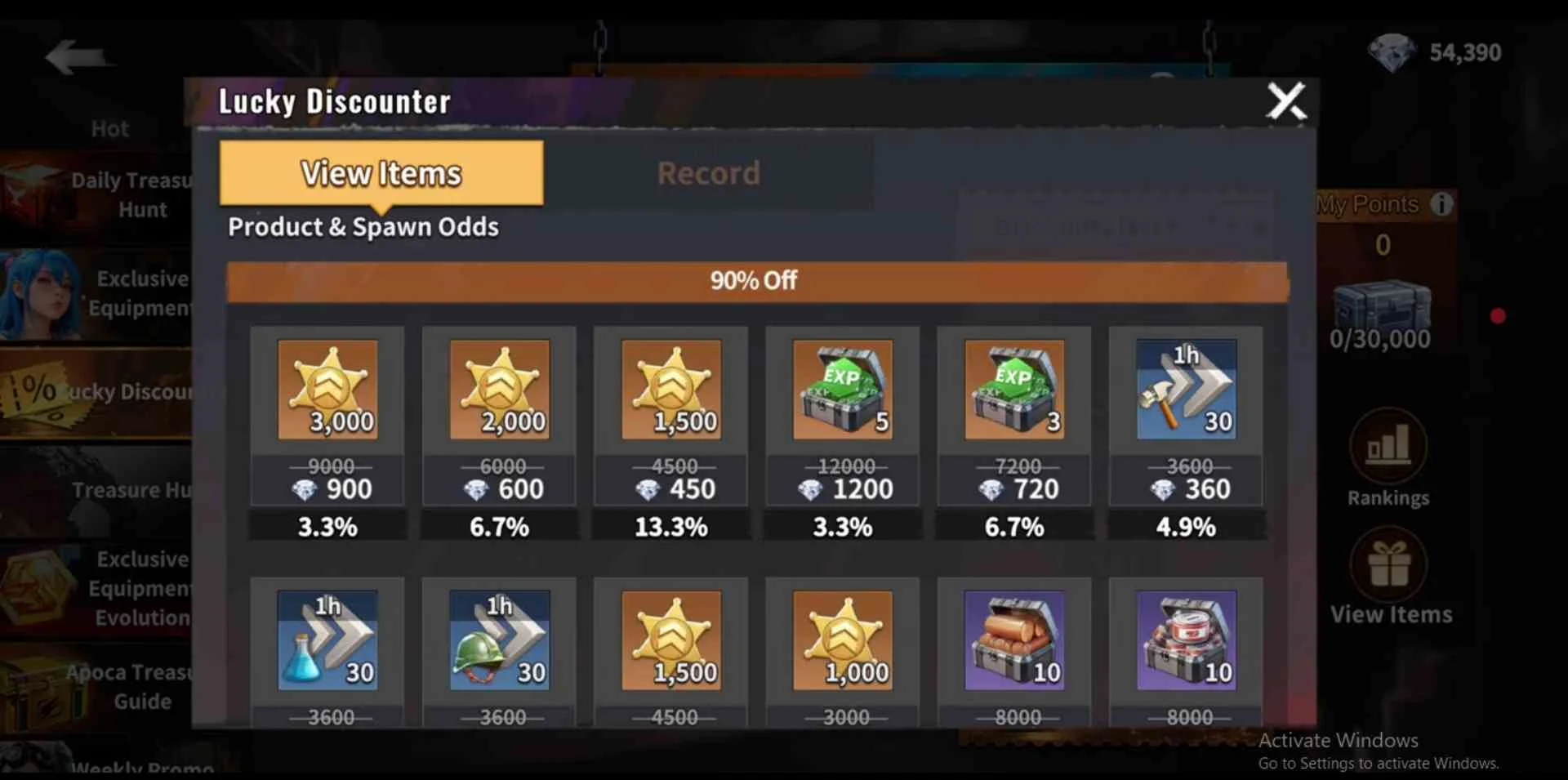This screenshot has height=780, width=1568.
Task: Select the 1h flask research speedup
Action: (327, 640)
